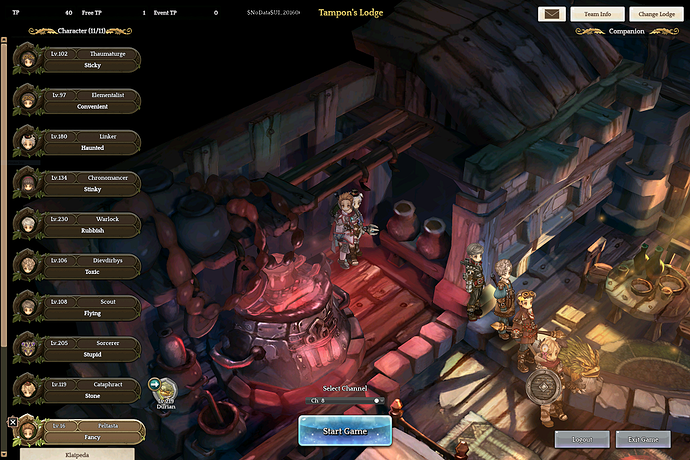Select the Linker character Haunted
The height and width of the screenshot is (460, 690).
[x=90, y=142]
